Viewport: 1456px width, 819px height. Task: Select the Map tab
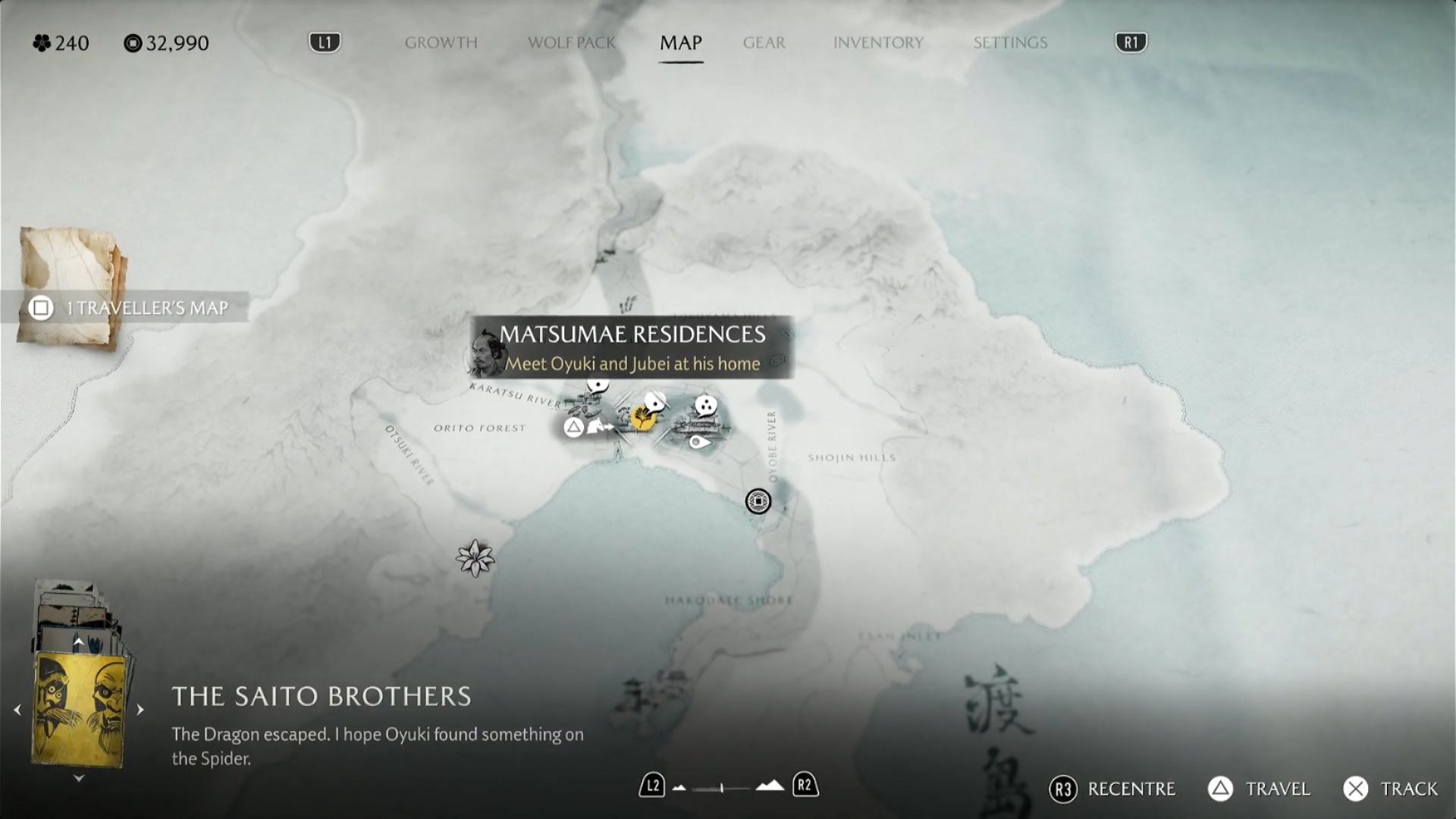point(680,42)
